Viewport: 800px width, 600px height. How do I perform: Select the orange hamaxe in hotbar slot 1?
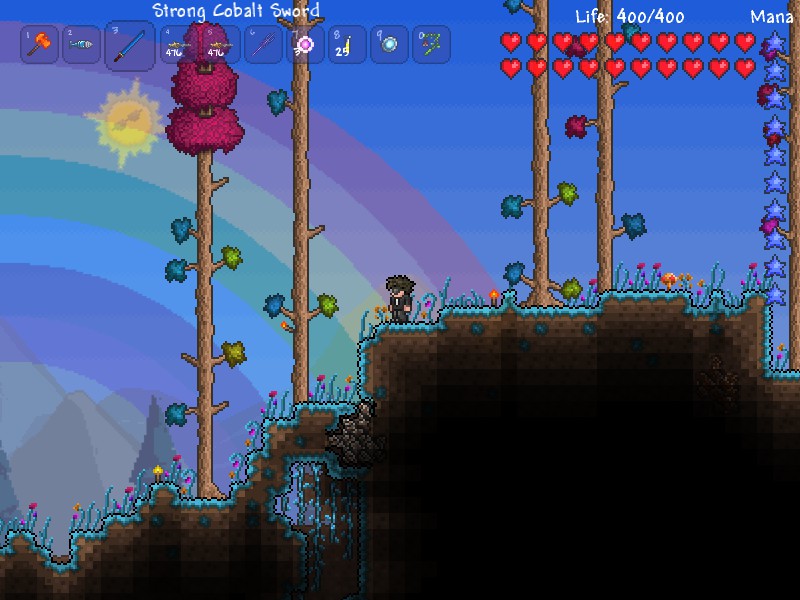tap(40, 45)
